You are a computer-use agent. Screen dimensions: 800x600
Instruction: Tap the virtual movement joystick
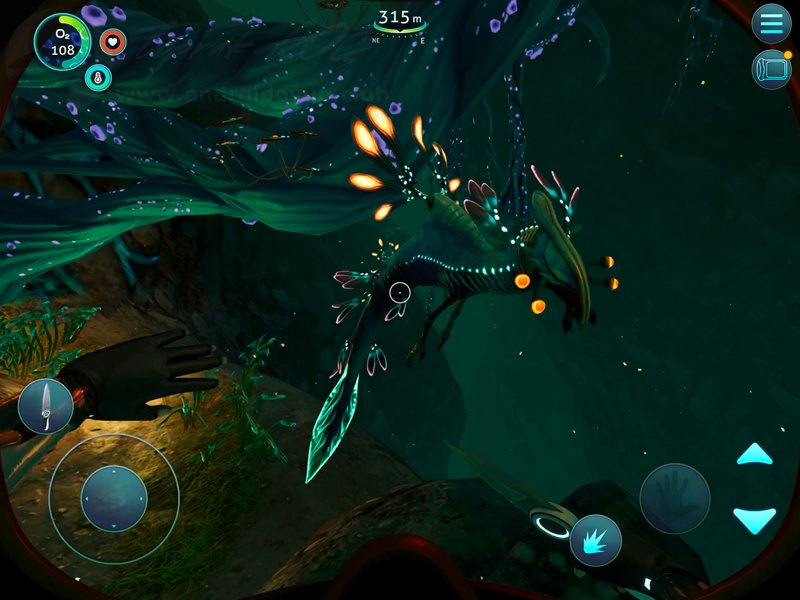tap(113, 497)
